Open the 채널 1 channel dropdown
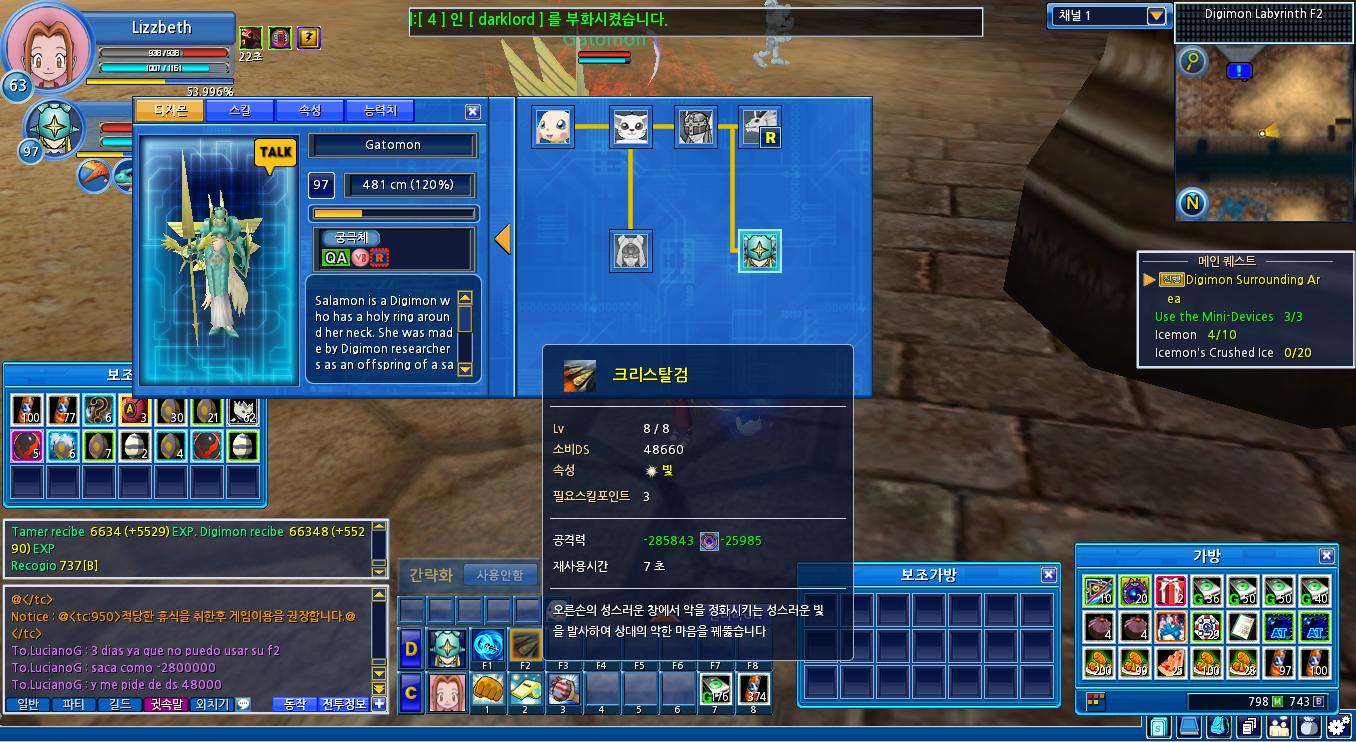This screenshot has height=742, width=1356. tap(1156, 16)
